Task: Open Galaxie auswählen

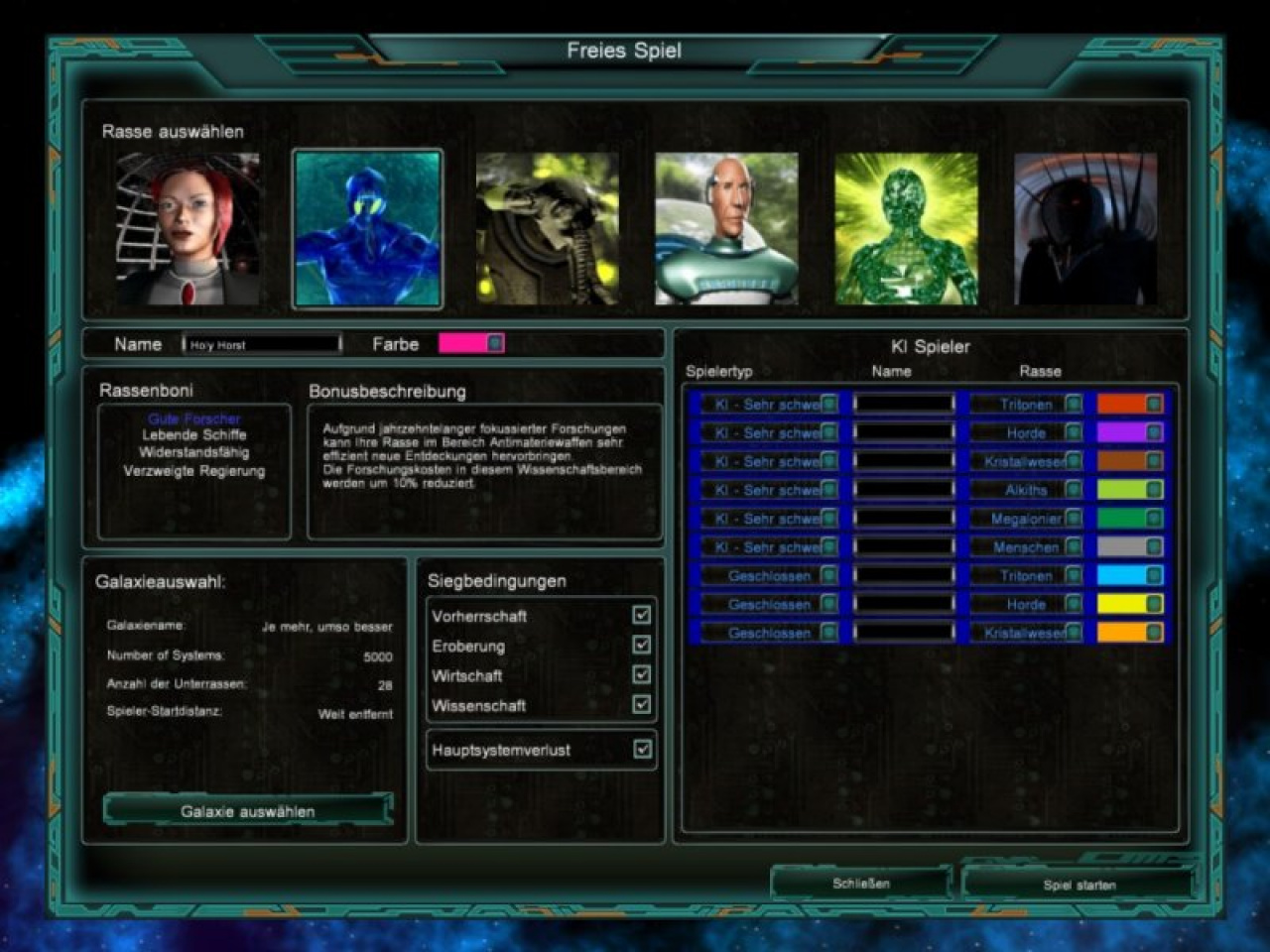Action: point(248,811)
